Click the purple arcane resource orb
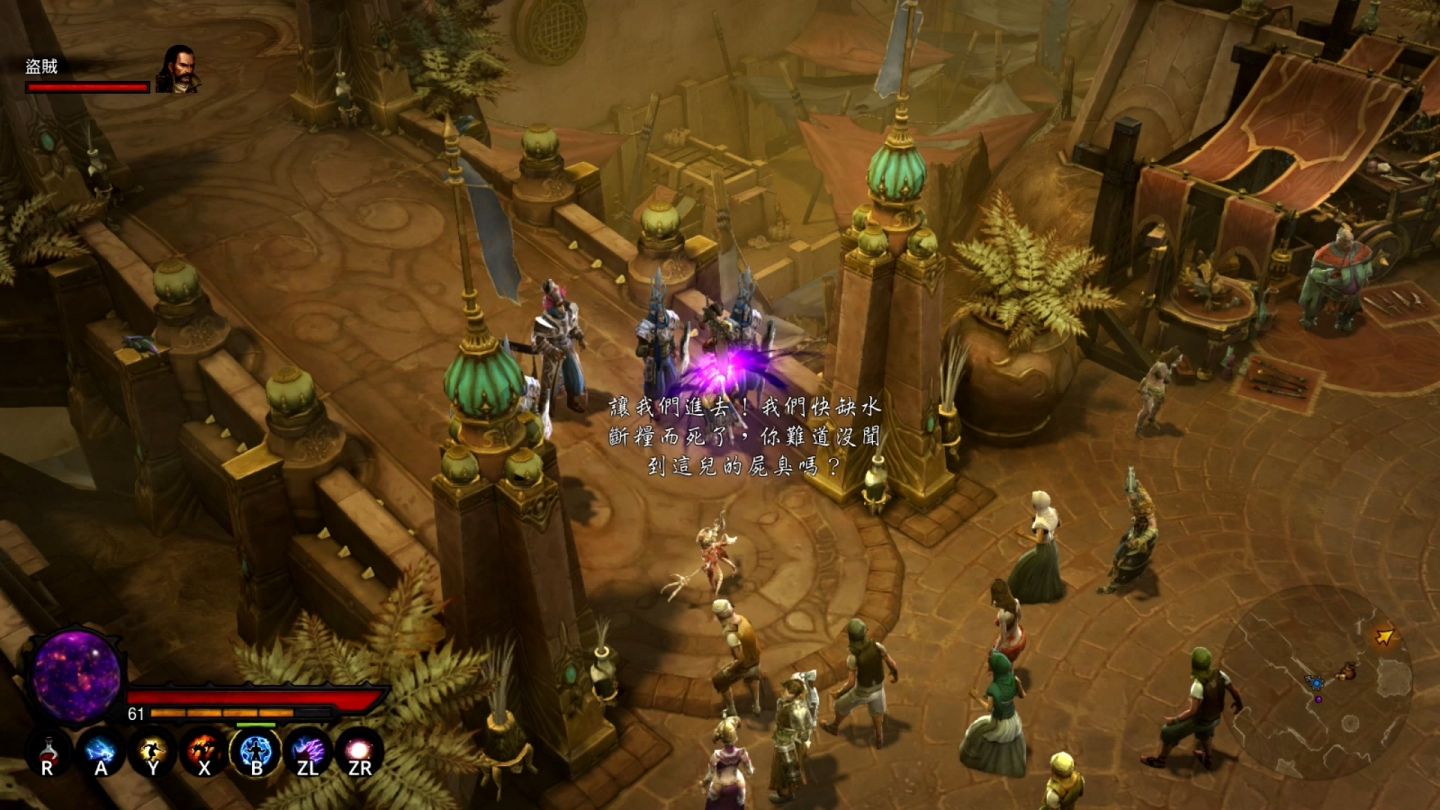 76,676
